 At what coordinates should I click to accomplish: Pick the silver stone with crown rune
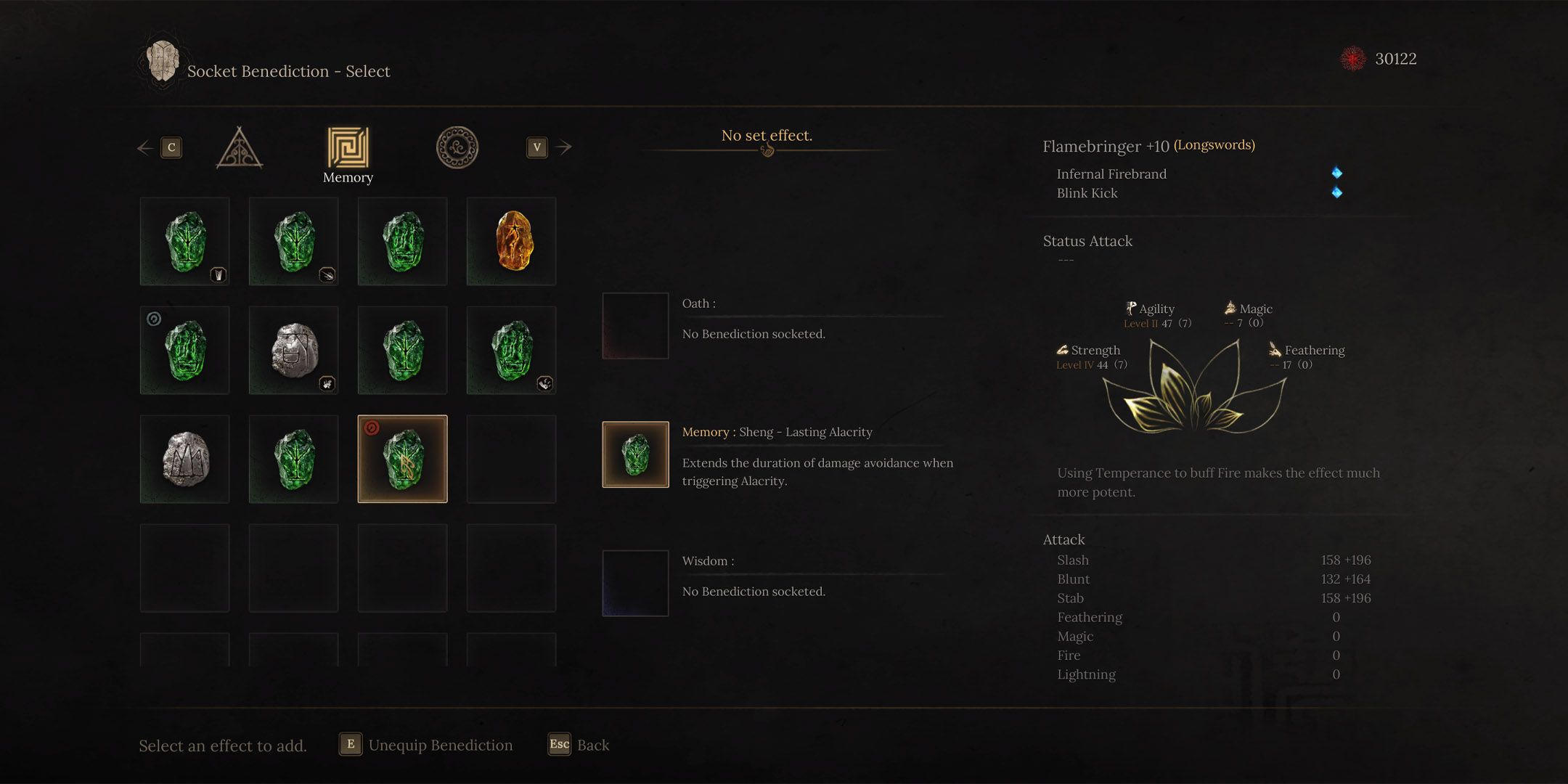(185, 460)
